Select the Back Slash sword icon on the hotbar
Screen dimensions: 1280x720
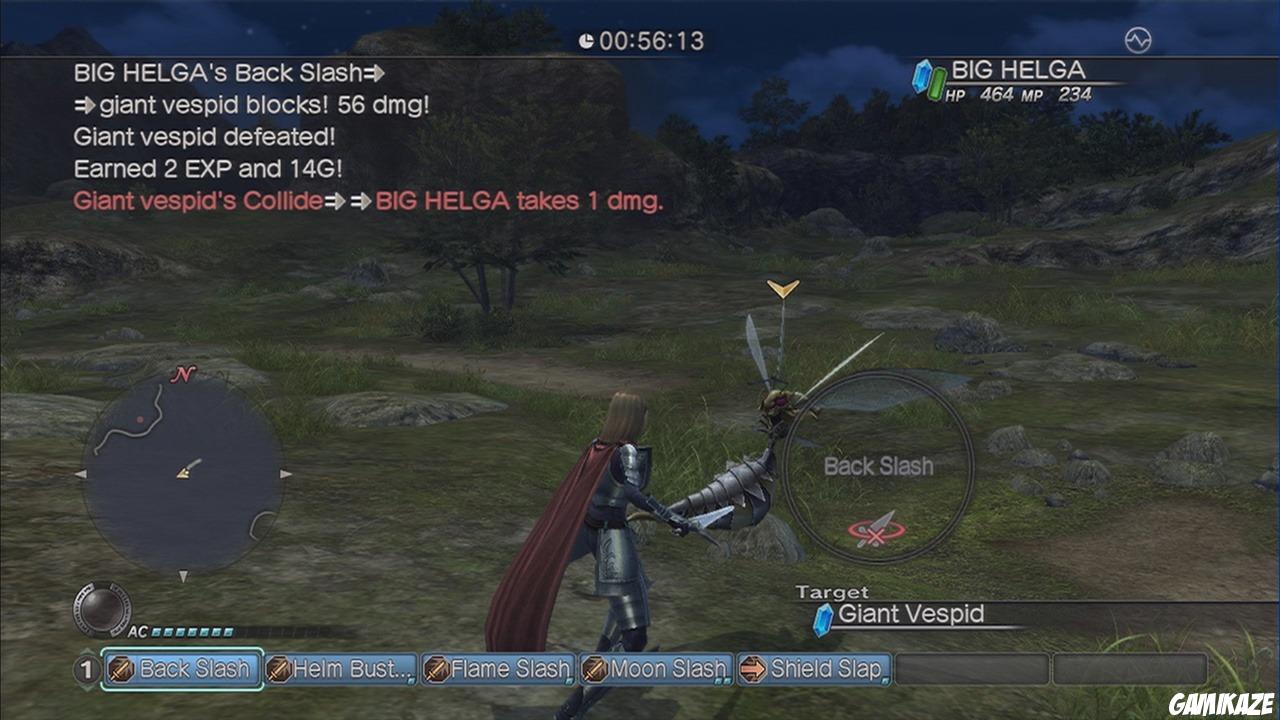tap(119, 670)
